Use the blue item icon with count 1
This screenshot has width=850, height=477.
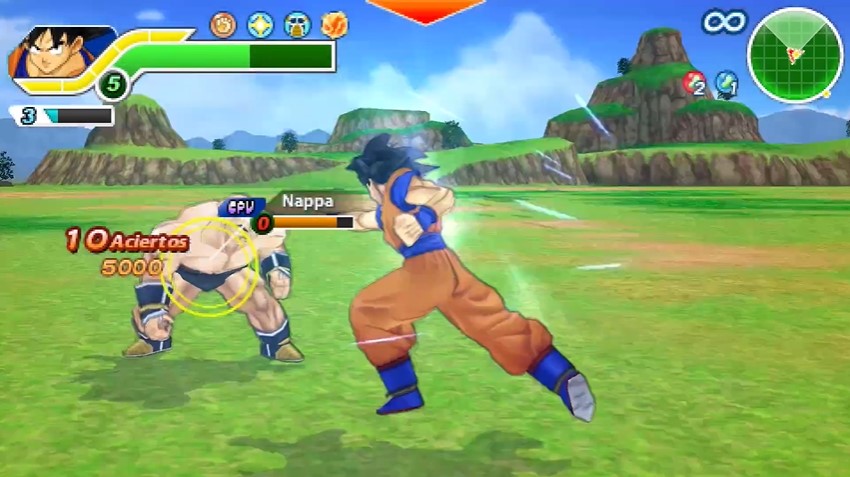(x=726, y=83)
